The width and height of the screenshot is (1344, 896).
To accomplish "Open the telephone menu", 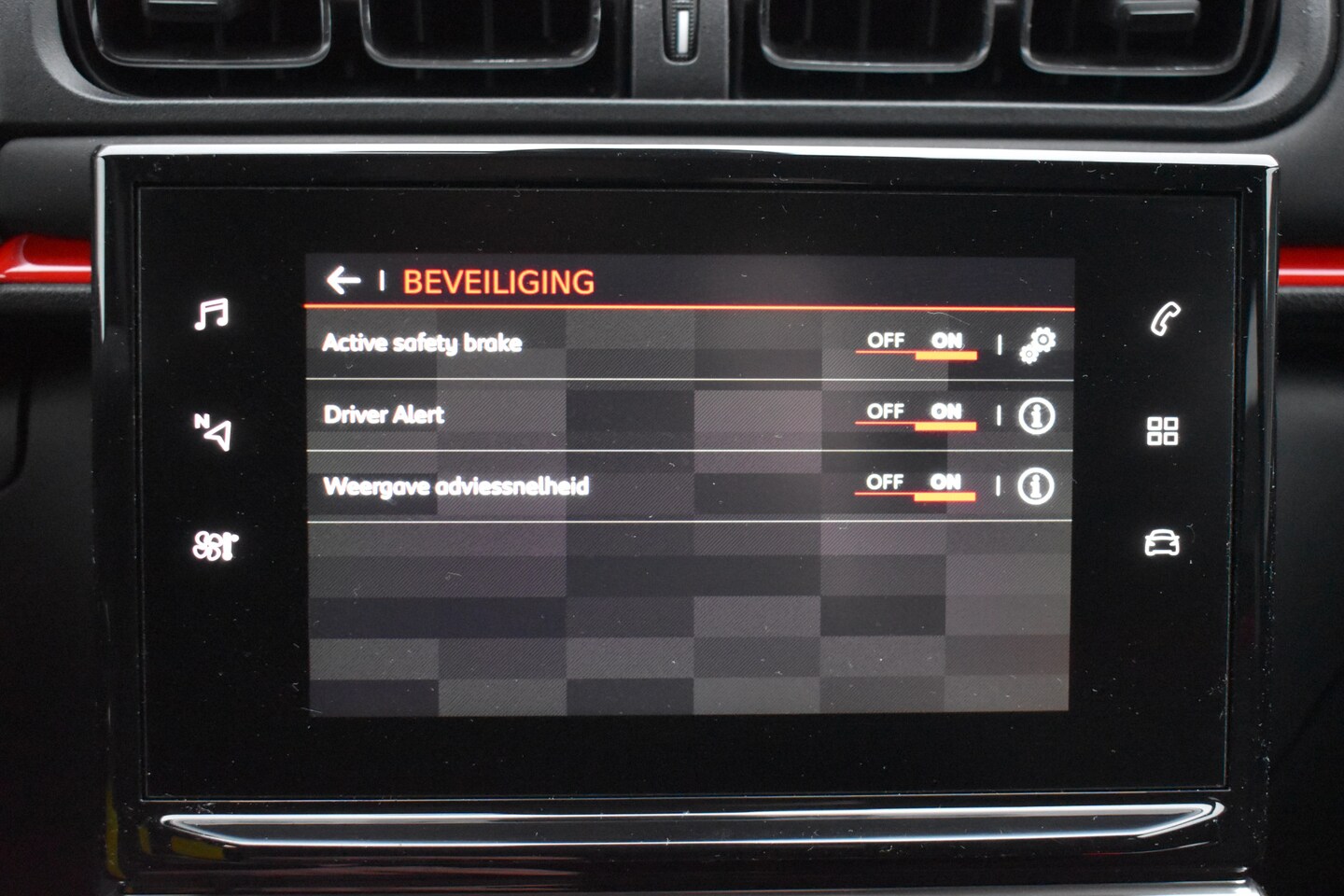I will tap(1165, 319).
